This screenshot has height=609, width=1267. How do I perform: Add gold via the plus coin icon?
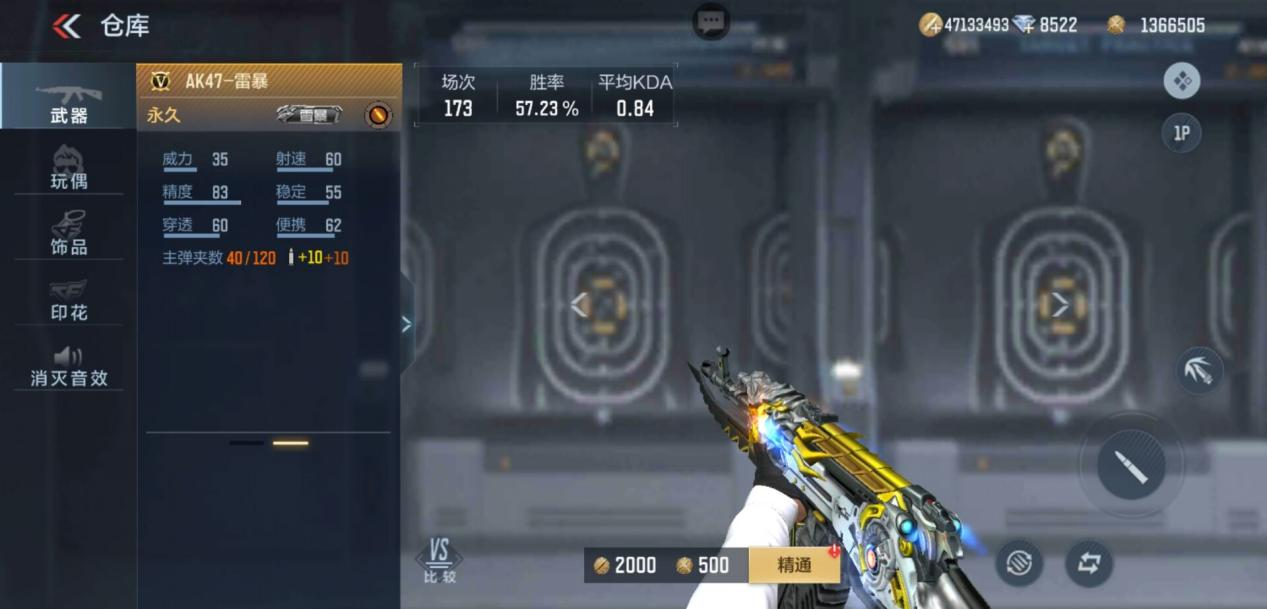pyautogui.click(x=930, y=25)
